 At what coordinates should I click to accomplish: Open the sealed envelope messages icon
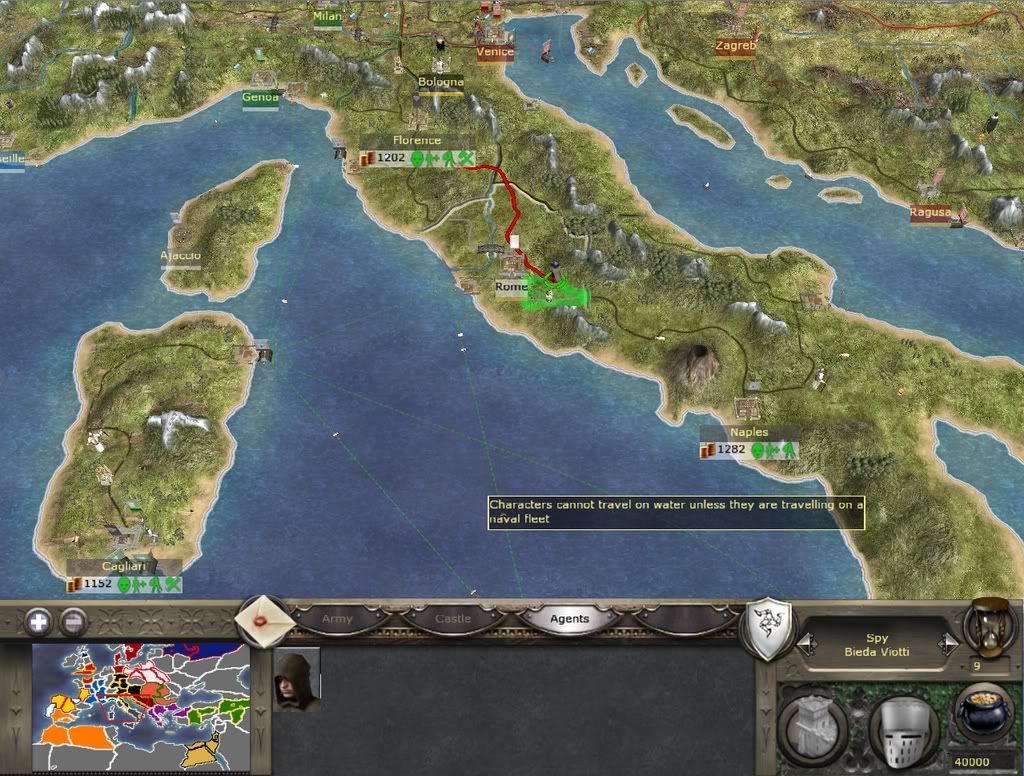(x=263, y=621)
